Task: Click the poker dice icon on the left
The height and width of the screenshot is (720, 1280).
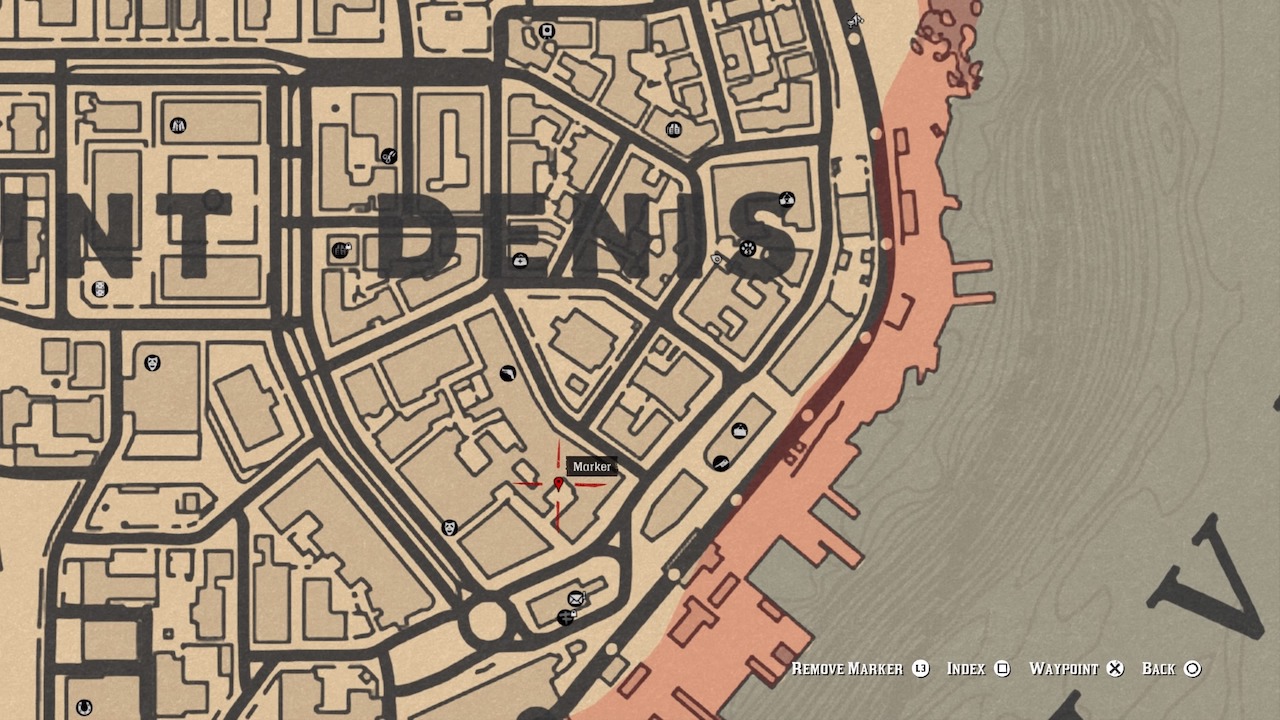Action: pos(99,289)
